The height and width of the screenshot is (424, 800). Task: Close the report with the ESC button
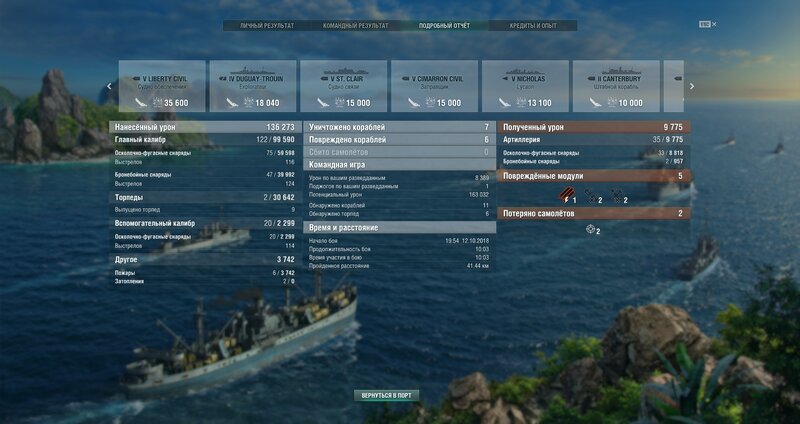point(708,24)
